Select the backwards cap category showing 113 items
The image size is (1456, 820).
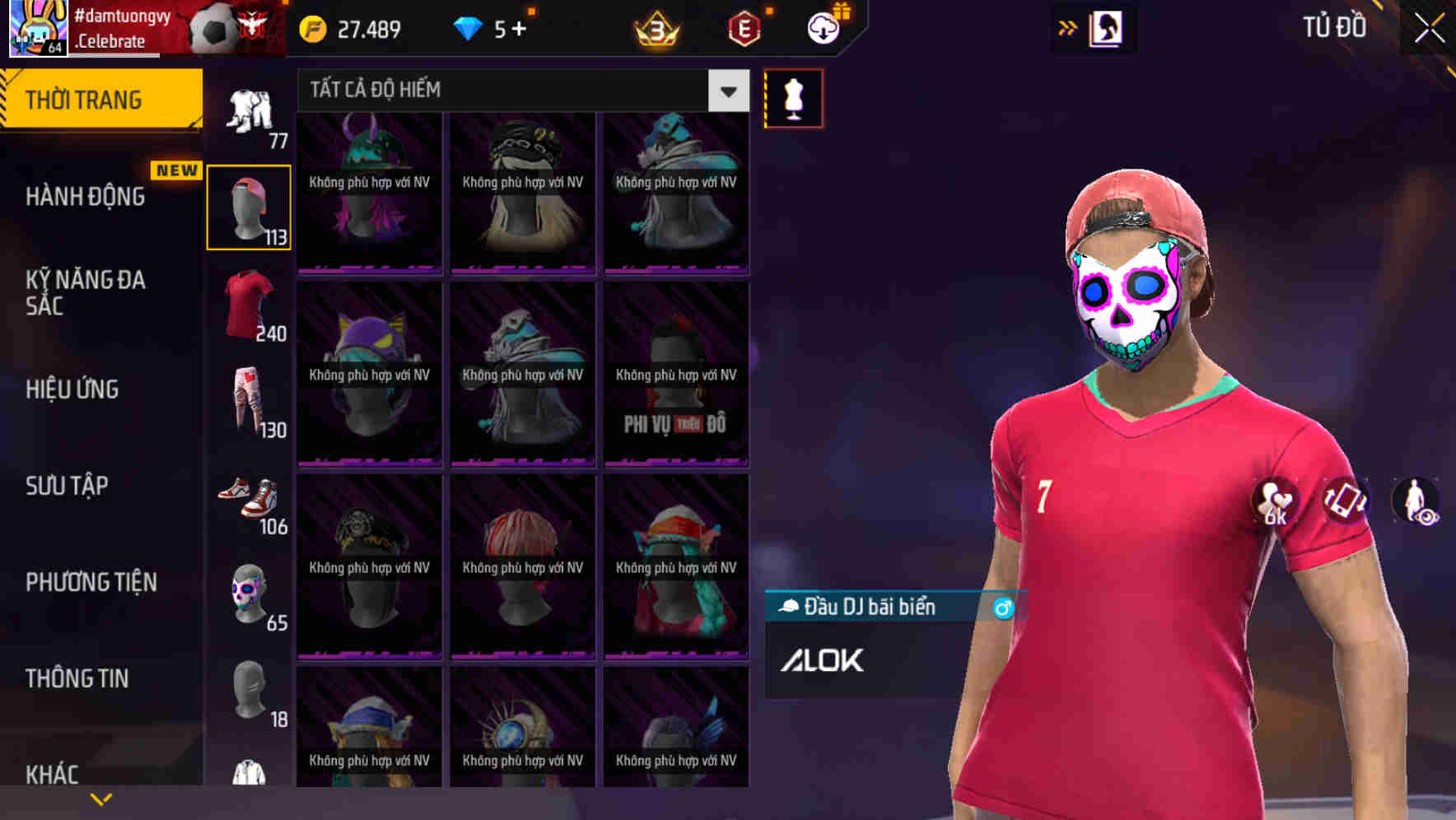(249, 206)
